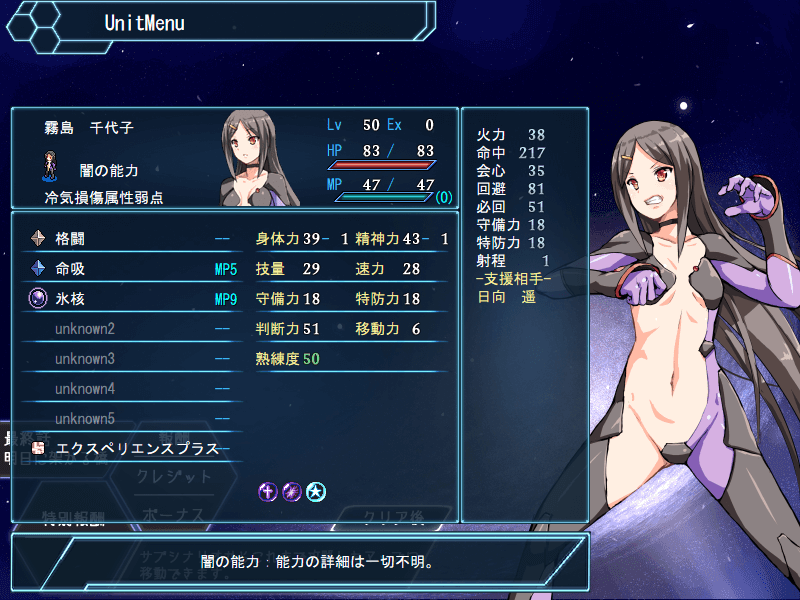Click the cyan star orb icon
Screen dimensions: 800x600
pyautogui.click(x=316, y=491)
